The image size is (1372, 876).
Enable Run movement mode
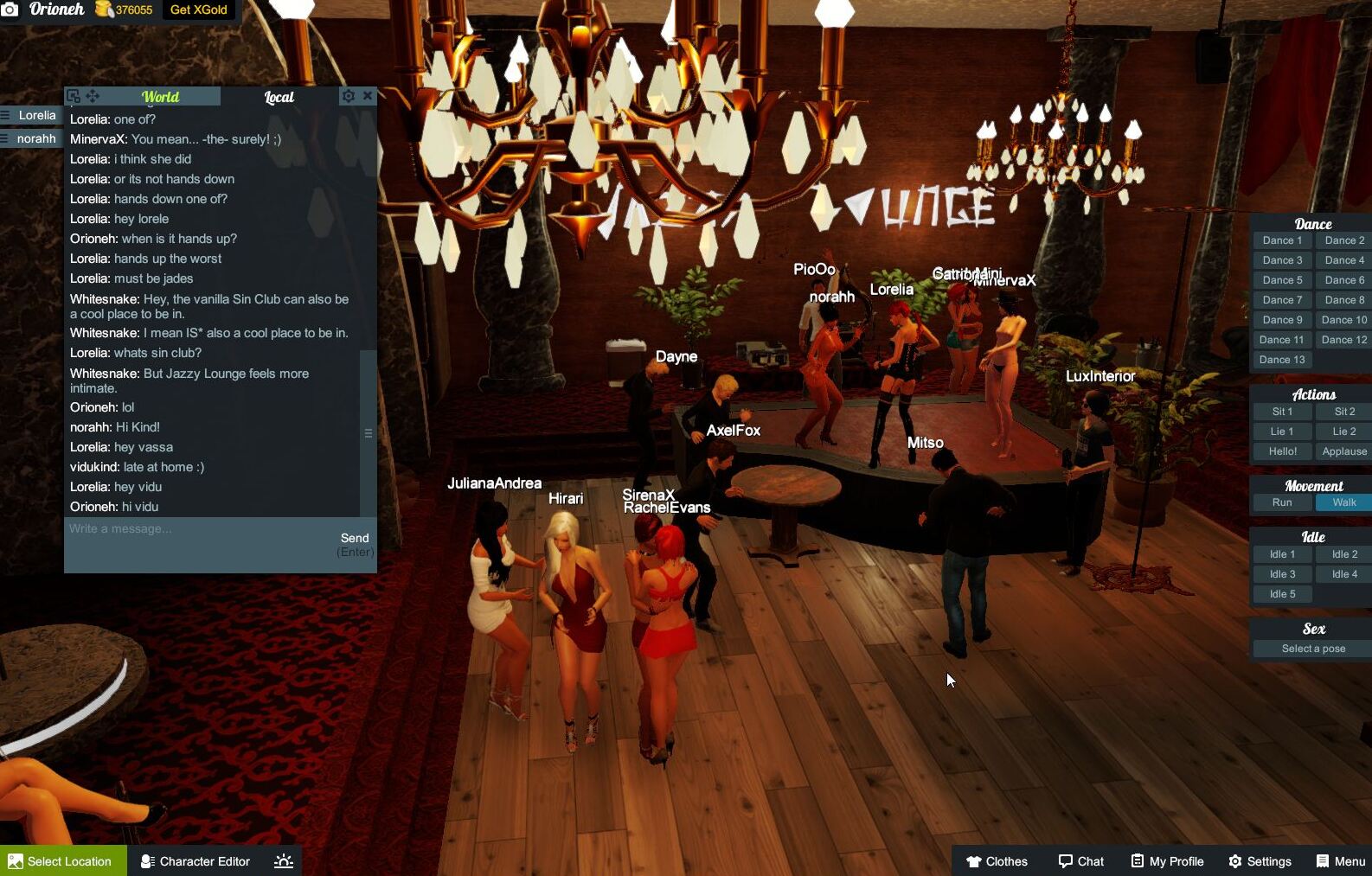(x=1280, y=502)
